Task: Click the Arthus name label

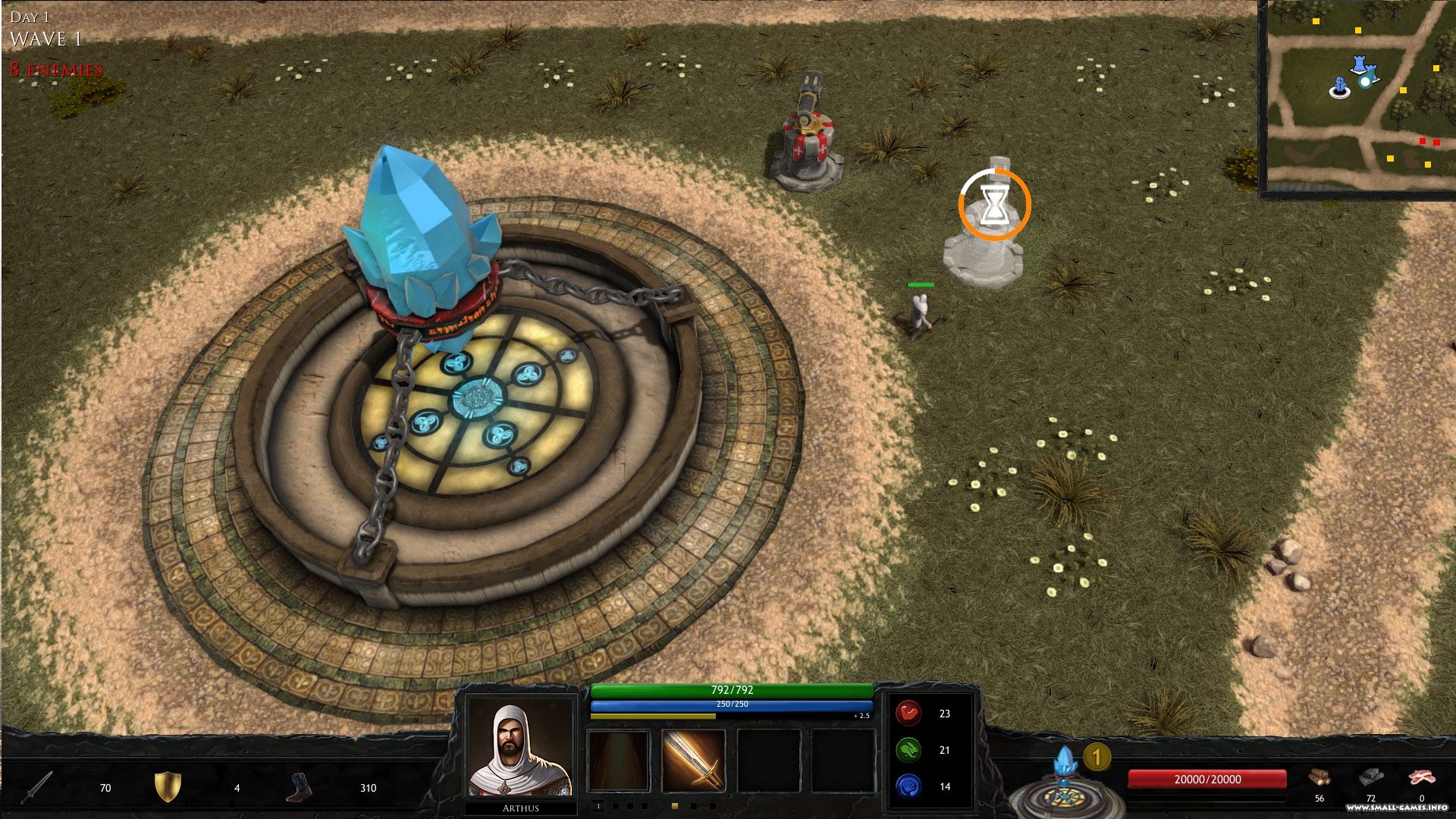Action: [520, 808]
